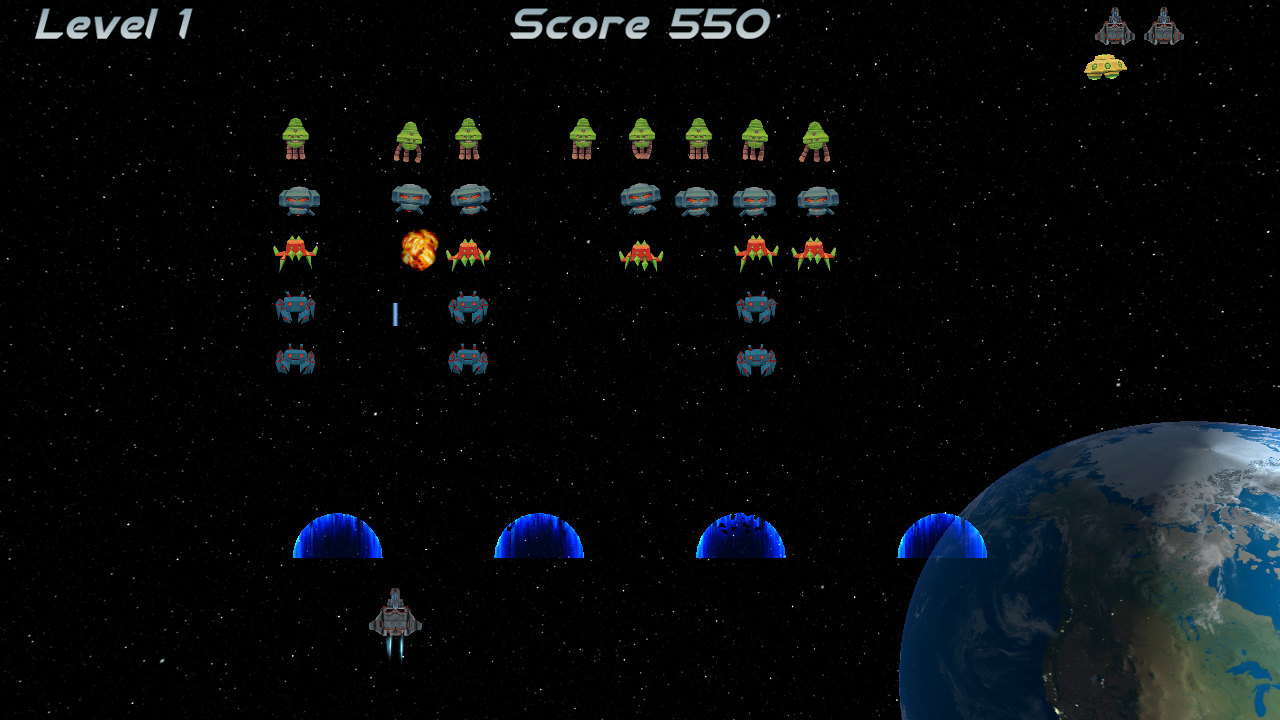This screenshot has width=1280, height=720.
Task: Select the blue crab alien in the bottom row
Action: coord(469,362)
